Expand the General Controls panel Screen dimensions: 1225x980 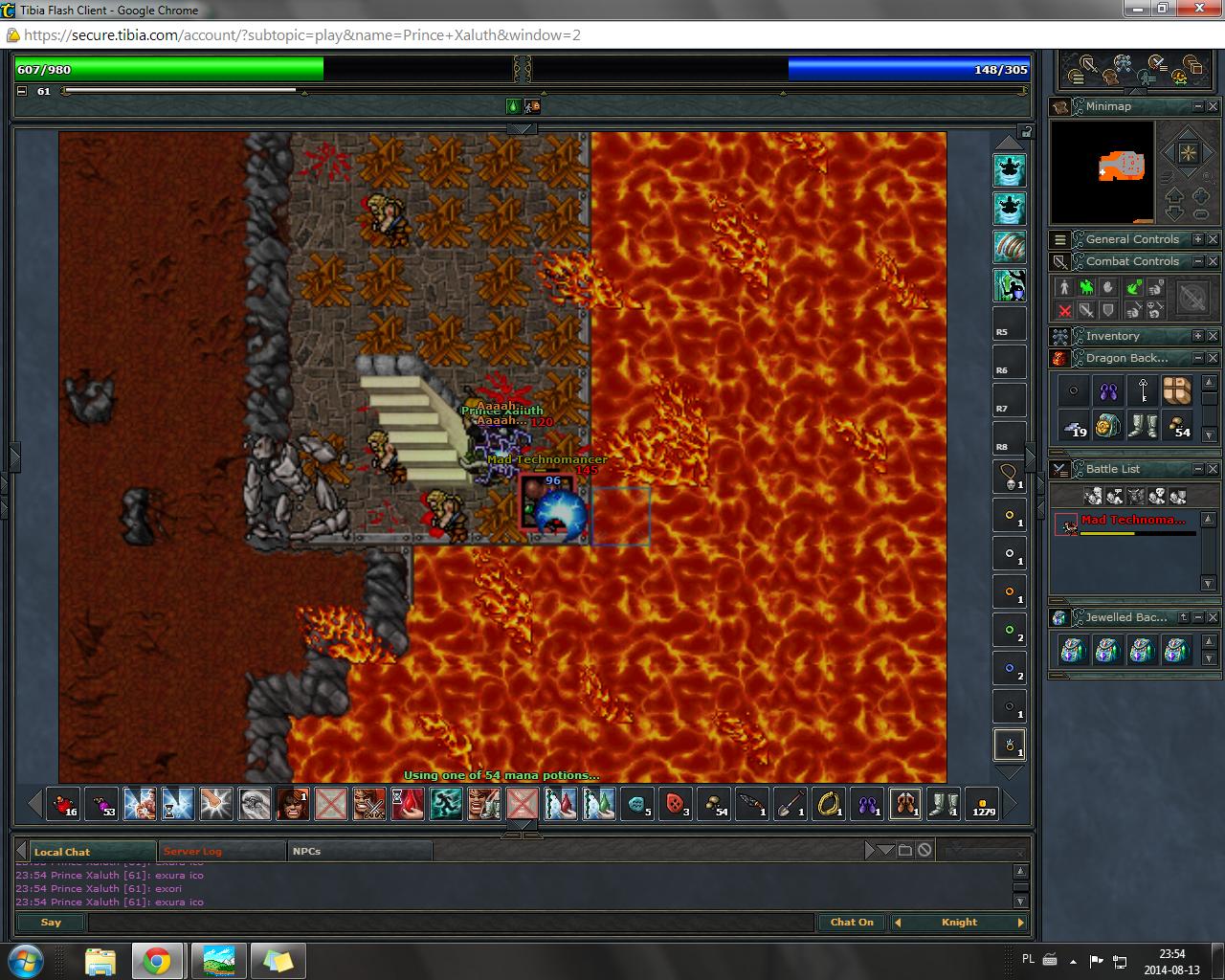(x=1197, y=239)
